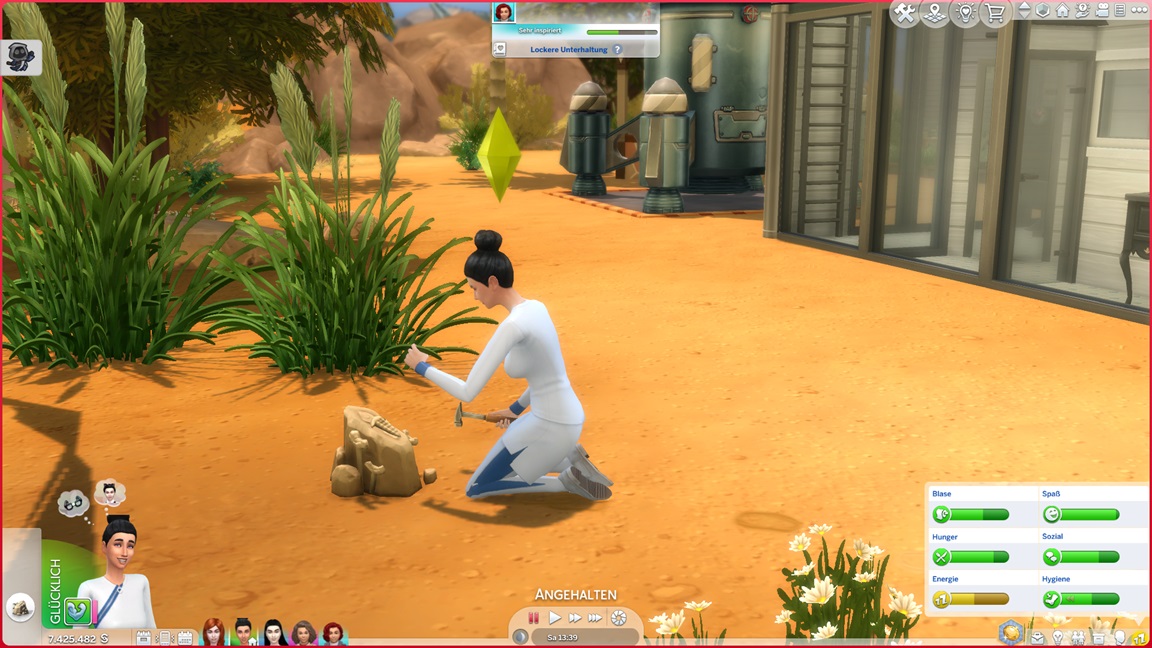Screen dimensions: 1152x648
Task: Toggle the walls view cube icon
Action: pos(1044,11)
